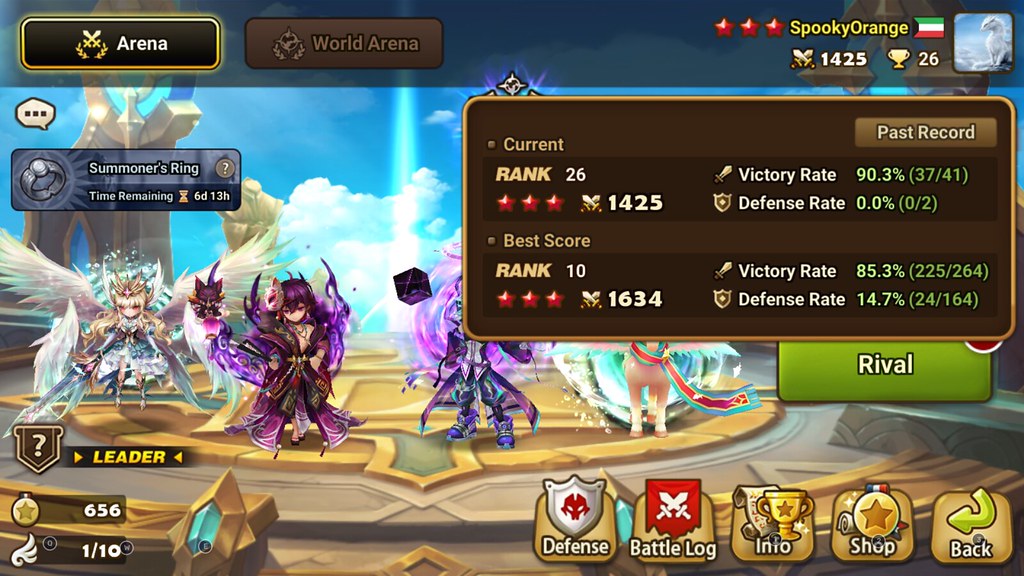This screenshot has height=576, width=1024.
Task: Open the chat speech bubble
Action: [34, 114]
